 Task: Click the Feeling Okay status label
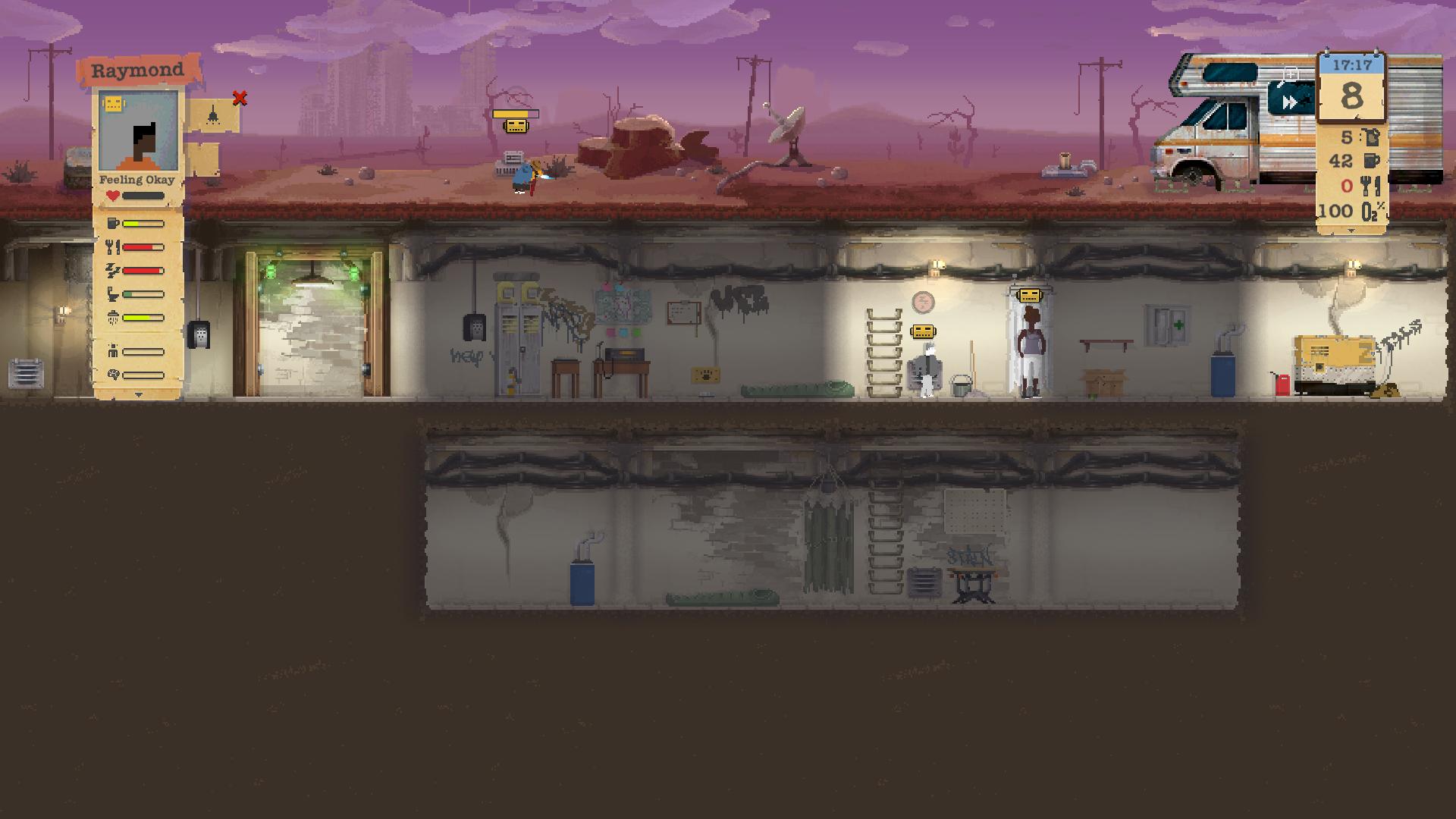click(136, 179)
